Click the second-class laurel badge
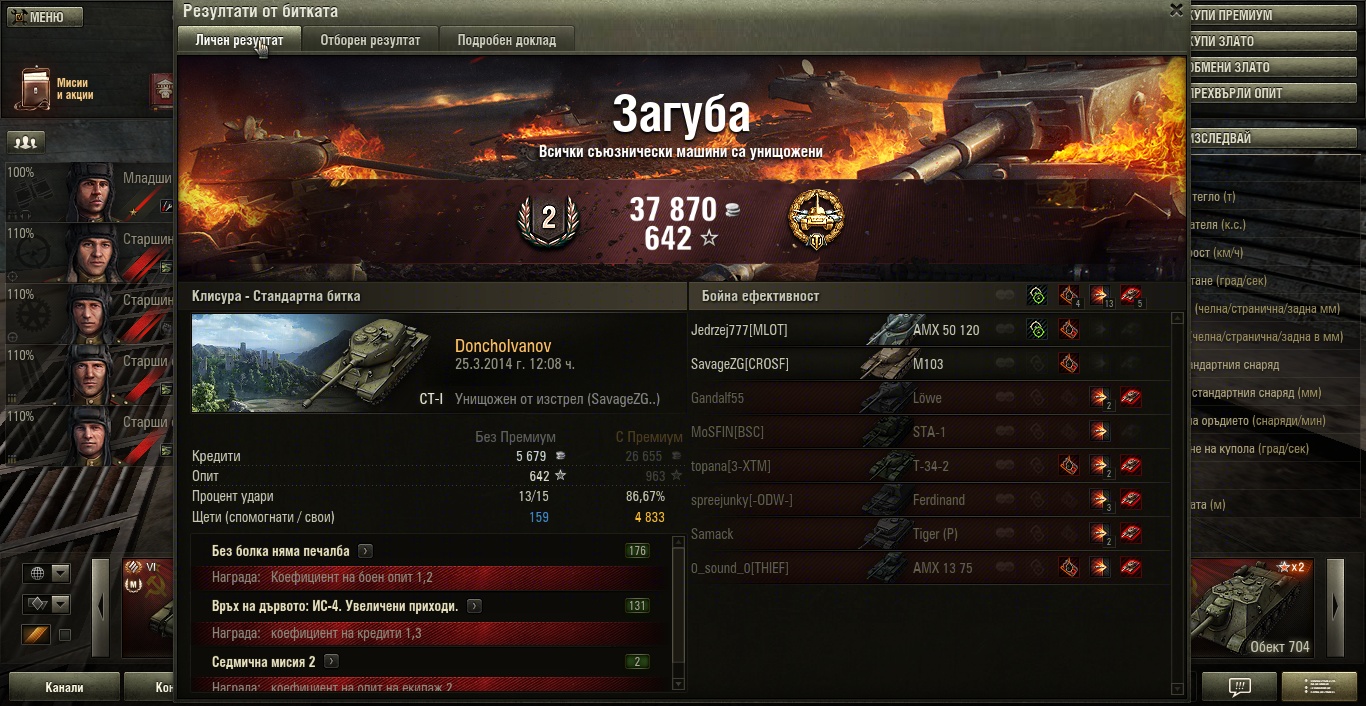 coord(548,221)
